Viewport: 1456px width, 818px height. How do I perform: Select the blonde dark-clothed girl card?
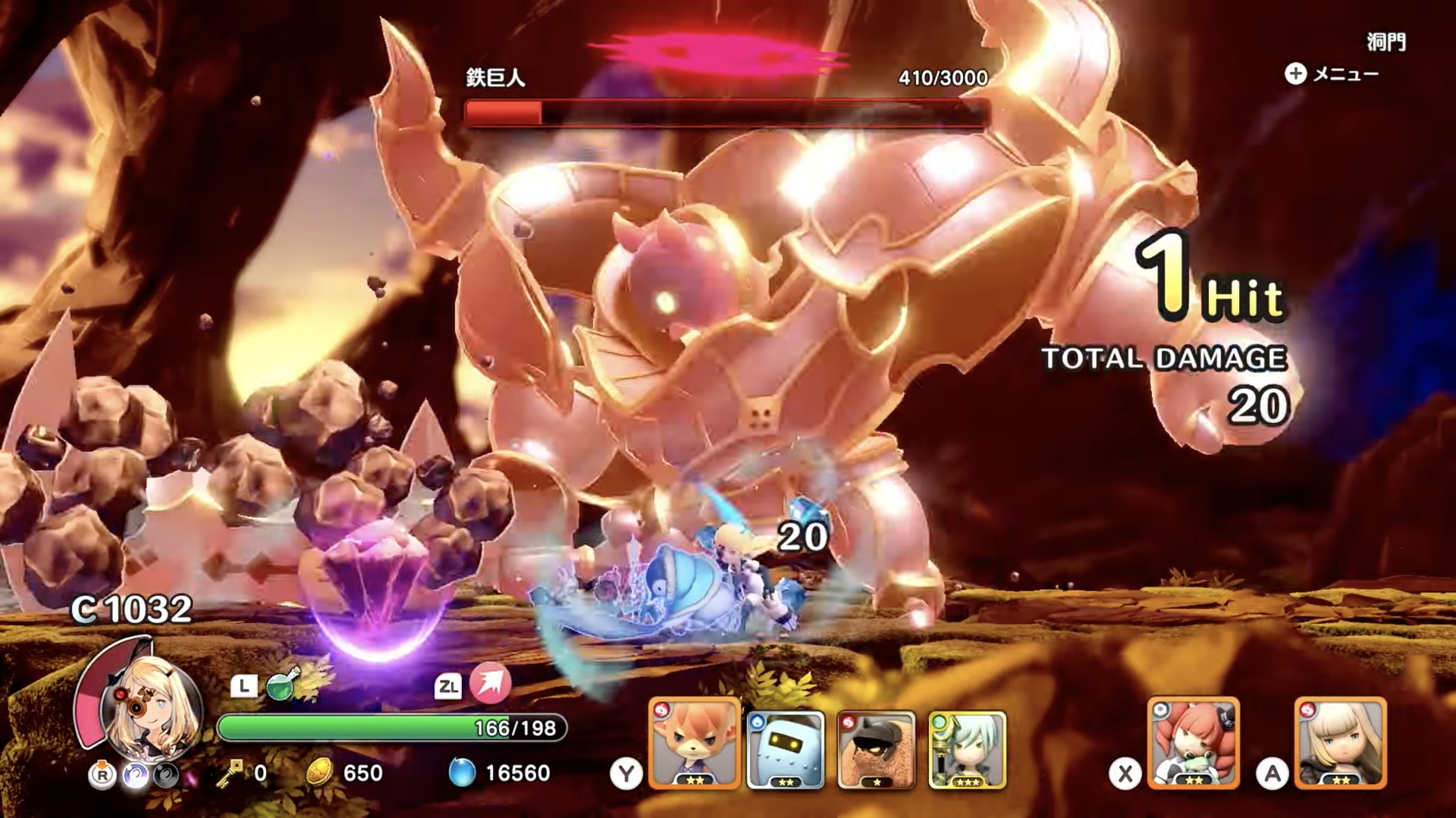coord(1340,744)
